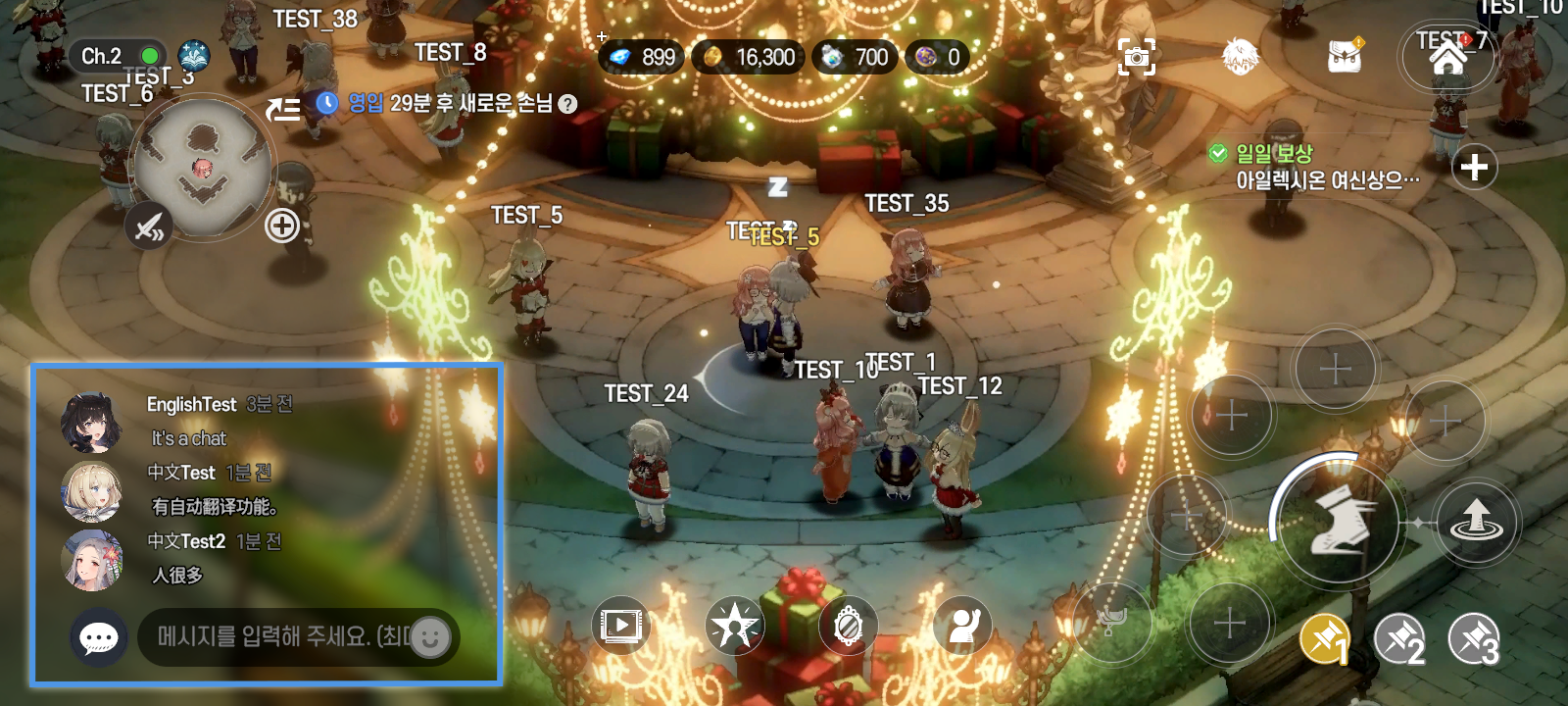Image resolution: width=1568 pixels, height=706 pixels.
Task: Expand the quest panel via right-edge plus
Action: pos(1475,167)
